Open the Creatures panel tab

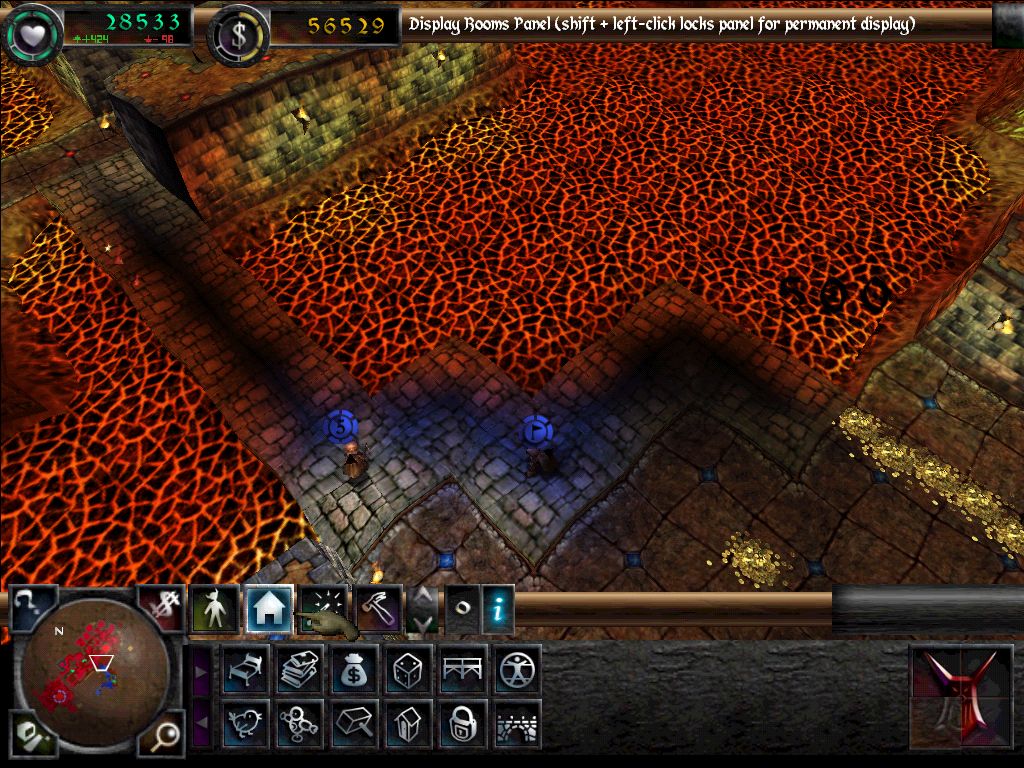coord(215,609)
